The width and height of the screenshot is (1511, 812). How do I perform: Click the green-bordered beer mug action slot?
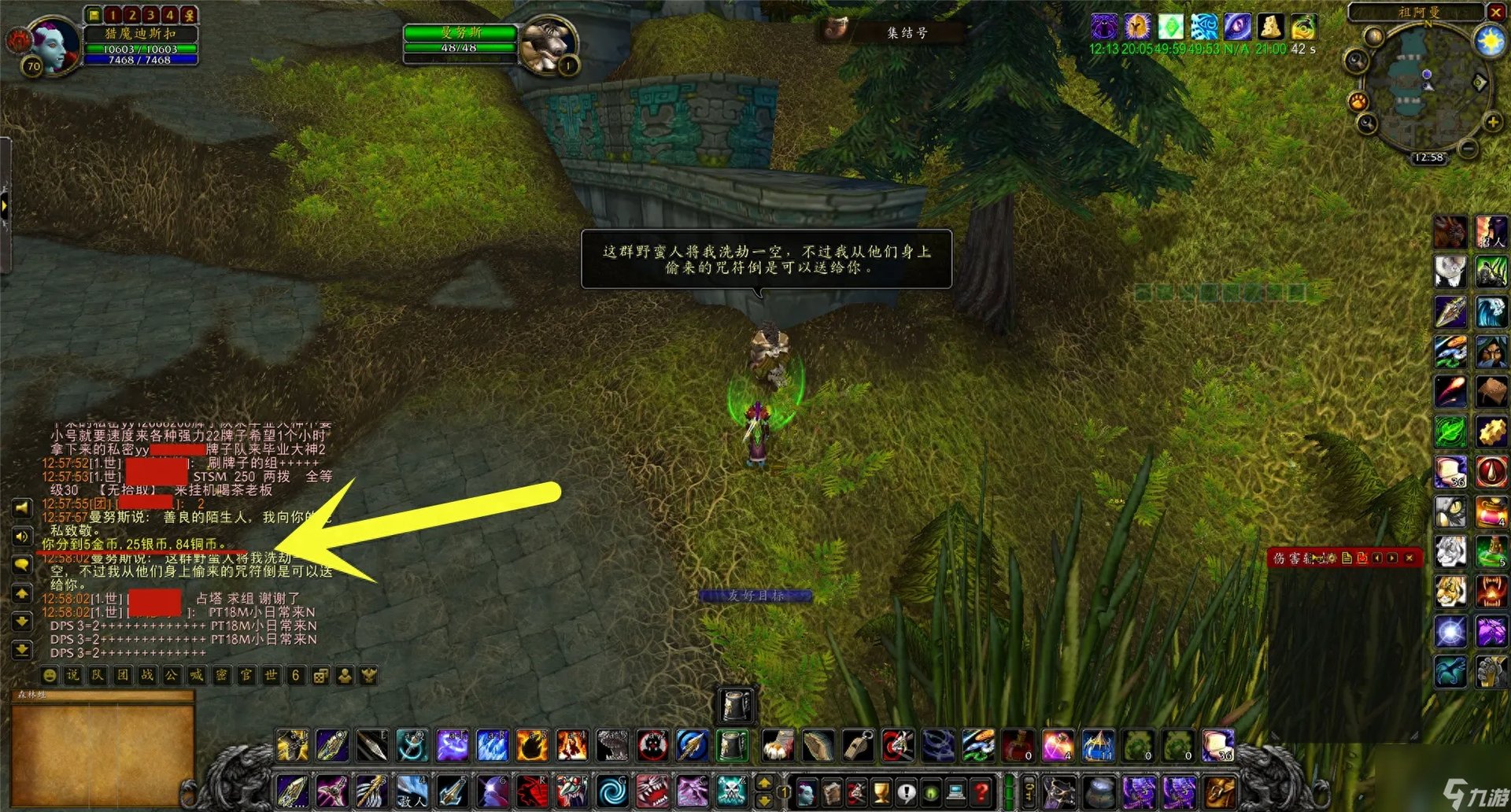(733, 746)
